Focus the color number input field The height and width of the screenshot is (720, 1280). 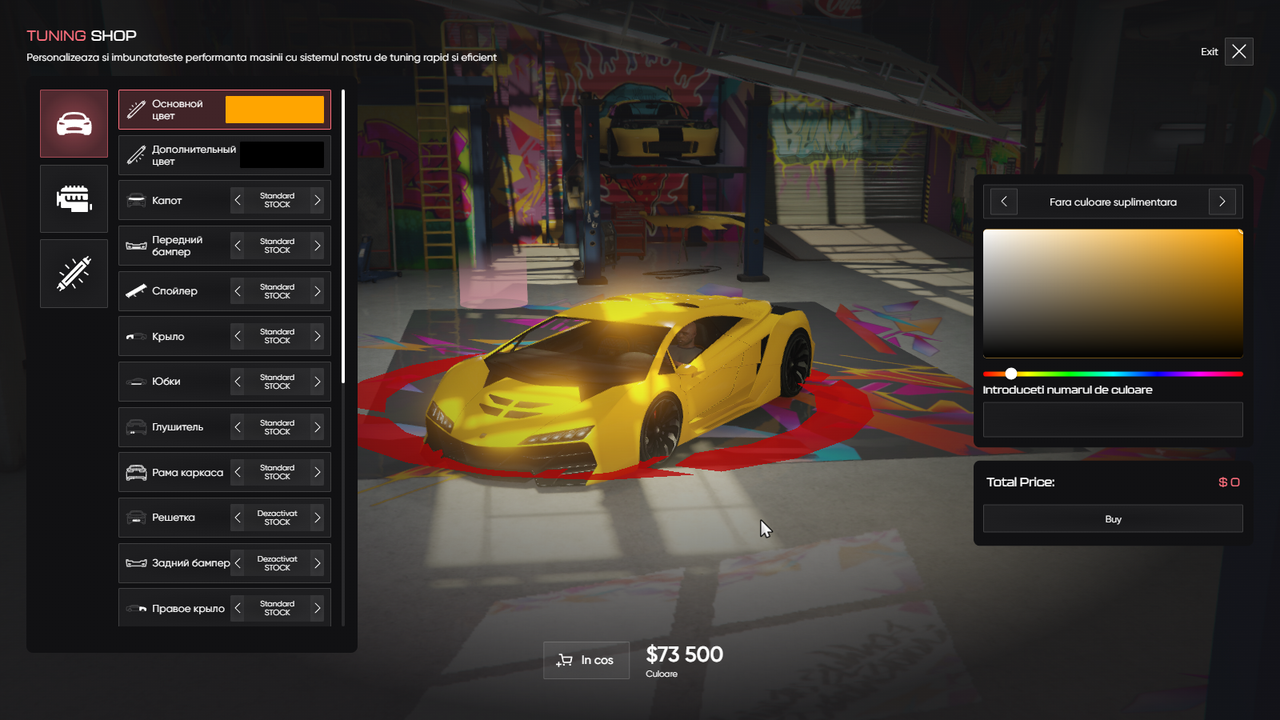coord(1112,420)
